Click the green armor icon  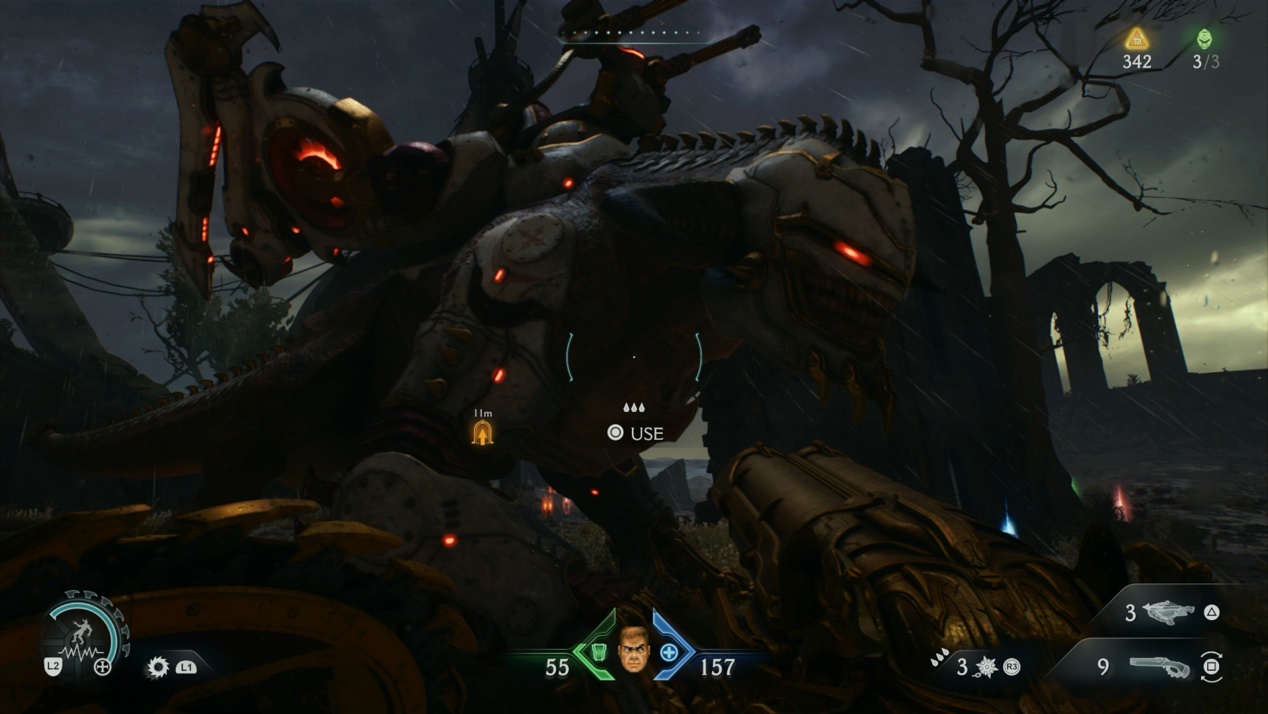point(598,652)
